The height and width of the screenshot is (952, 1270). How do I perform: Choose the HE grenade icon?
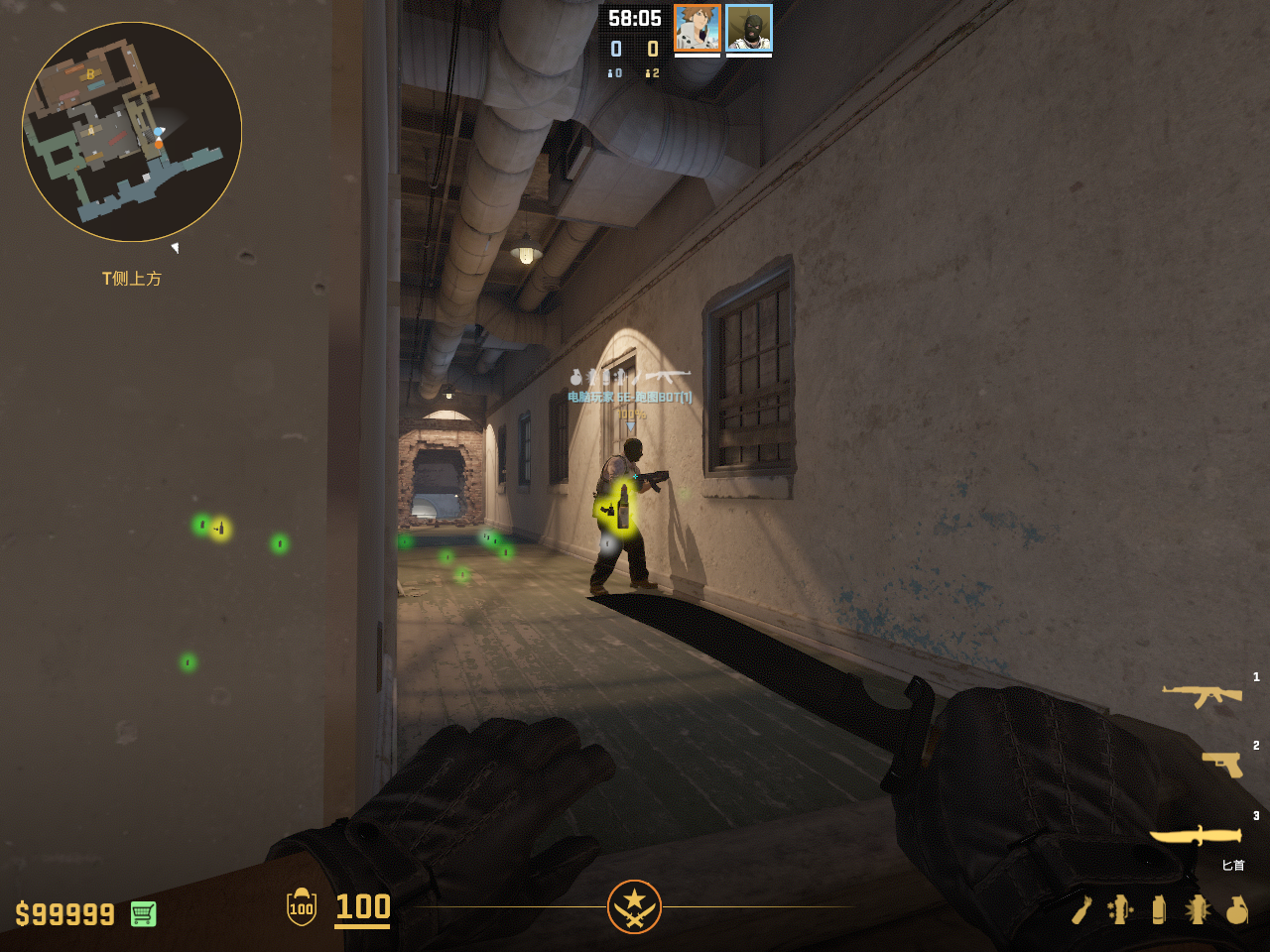1236,909
